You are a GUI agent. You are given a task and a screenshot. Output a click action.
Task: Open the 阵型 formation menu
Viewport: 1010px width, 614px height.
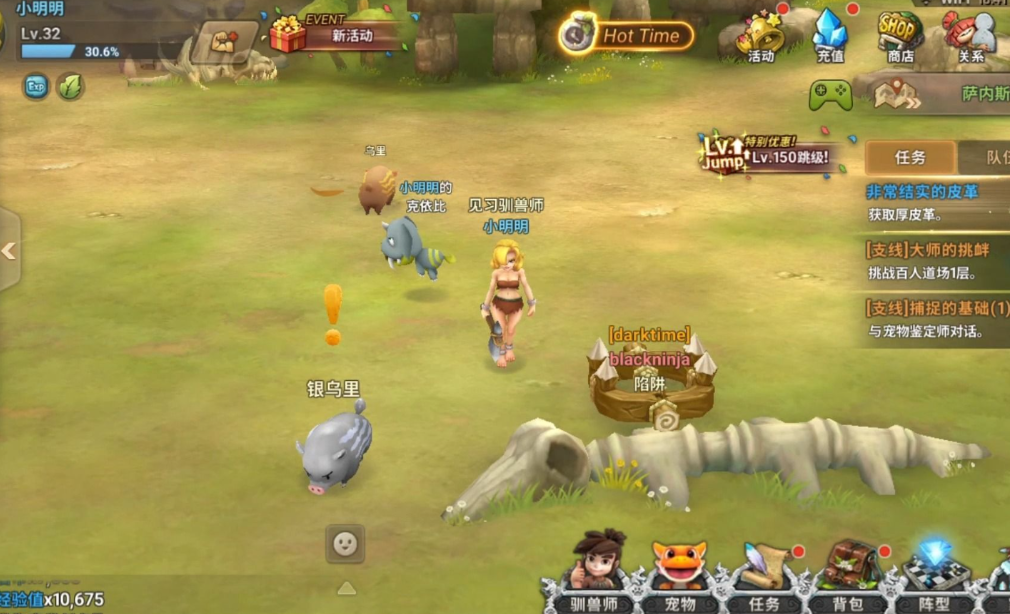(934, 574)
